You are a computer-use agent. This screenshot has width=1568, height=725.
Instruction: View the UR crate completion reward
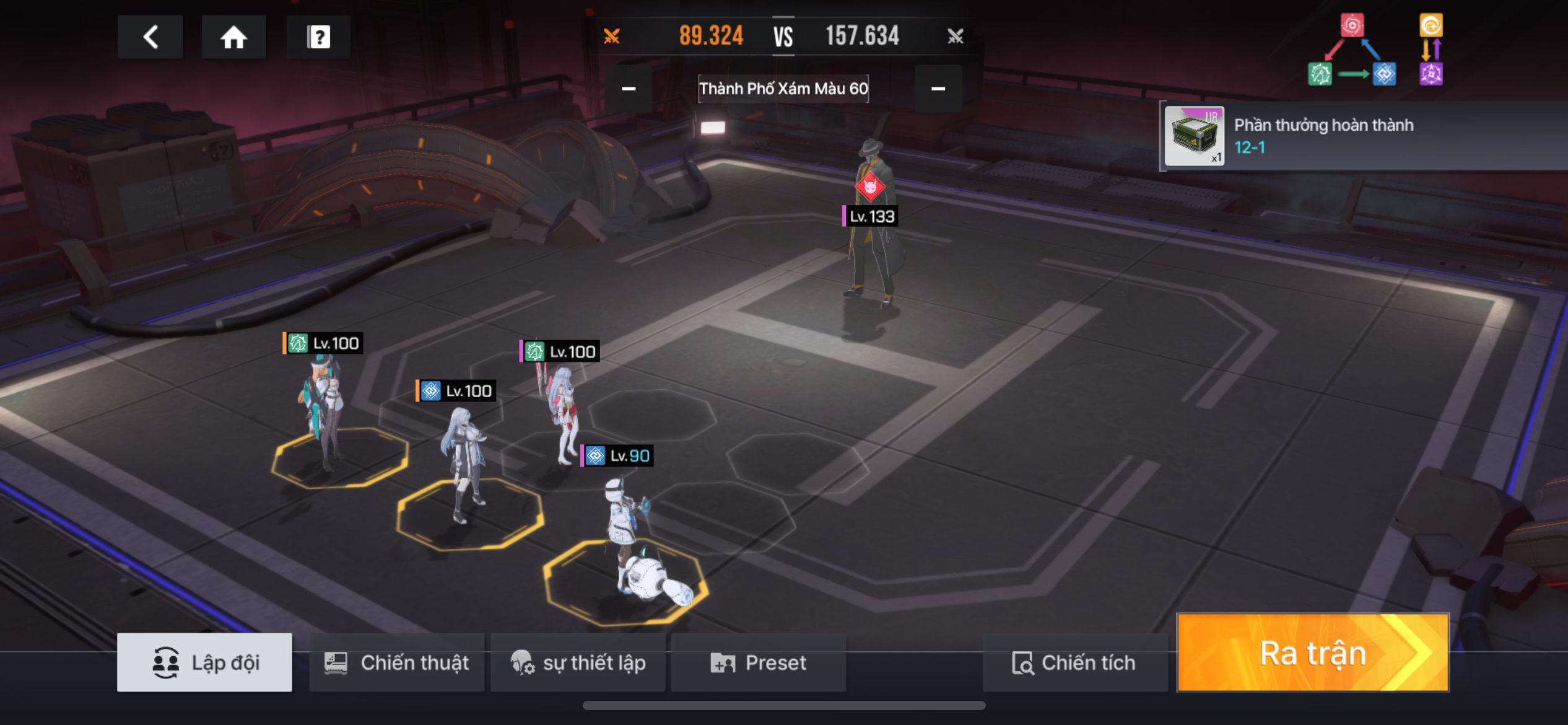[x=1194, y=136]
